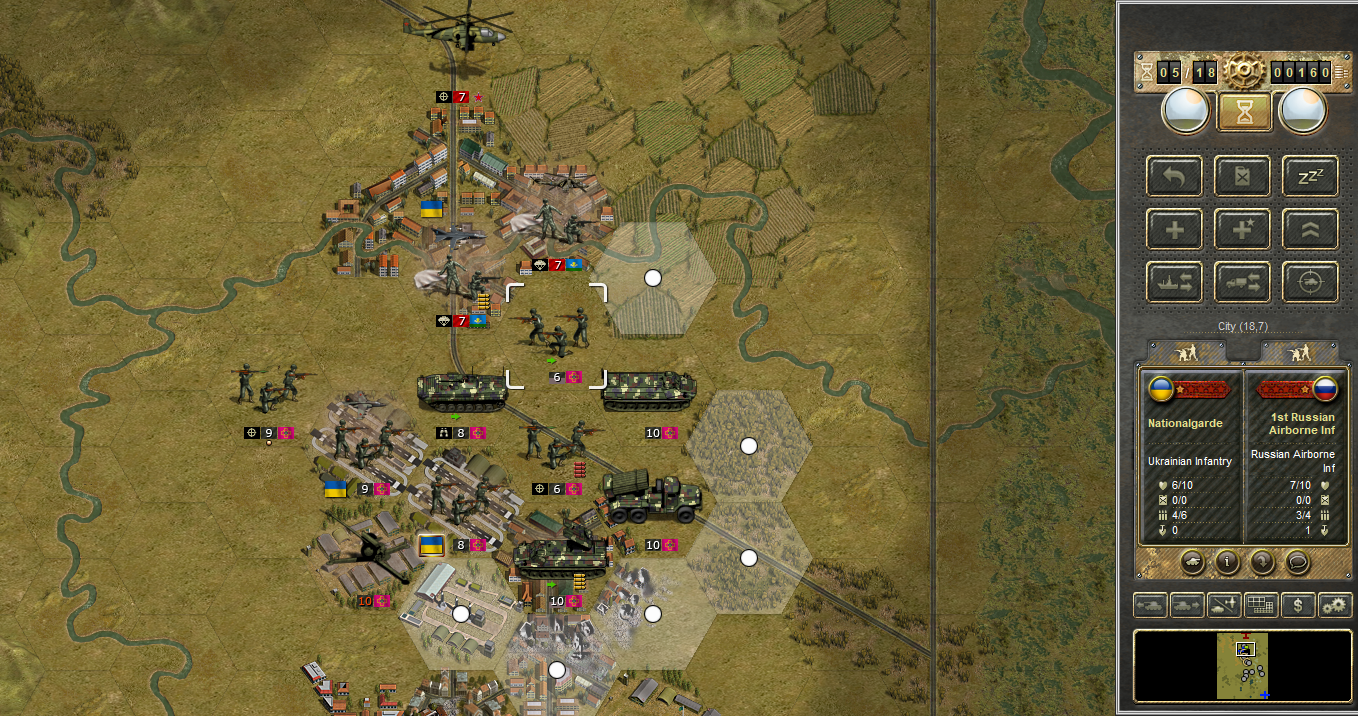Click the tank crosshair button
1358x716 pixels.
[1310, 283]
